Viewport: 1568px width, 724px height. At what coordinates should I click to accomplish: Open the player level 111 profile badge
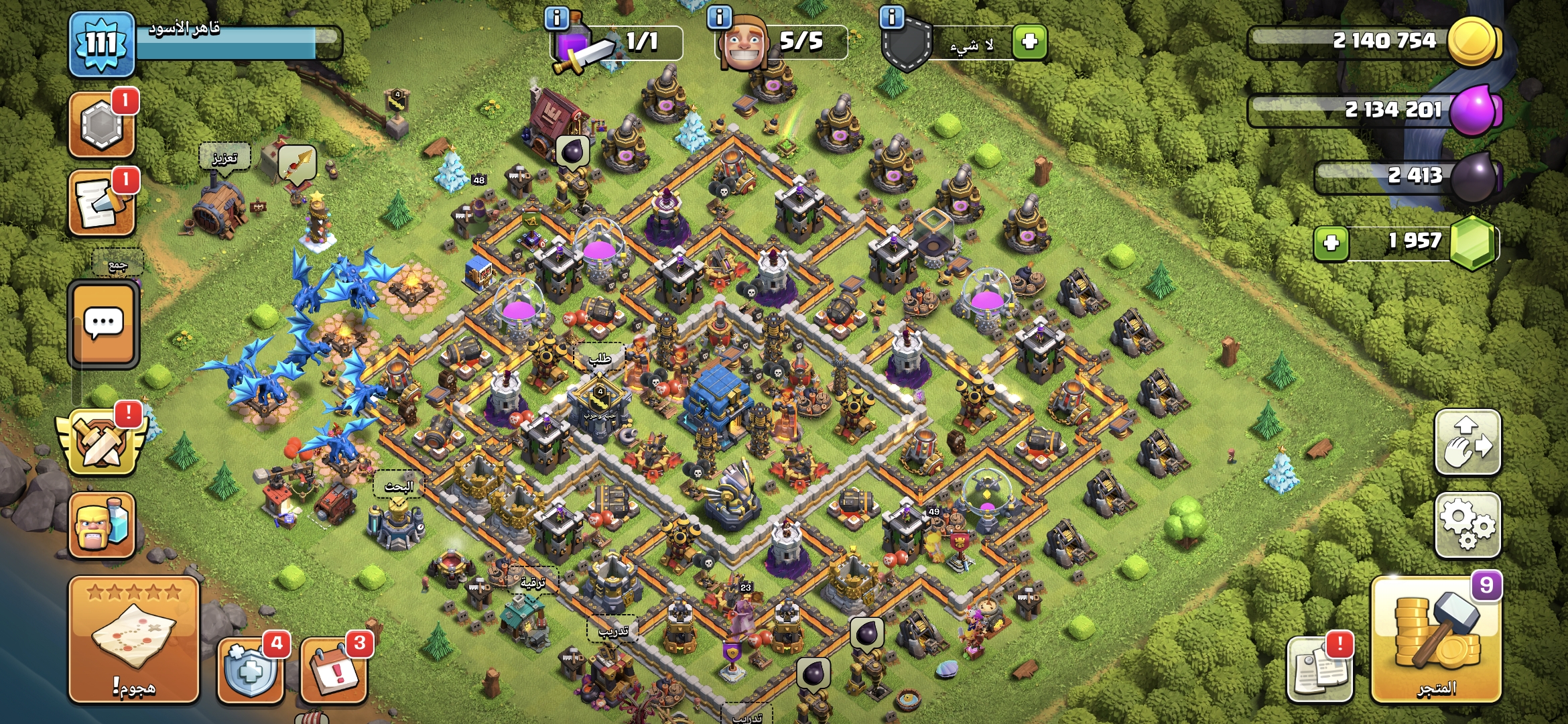point(102,44)
